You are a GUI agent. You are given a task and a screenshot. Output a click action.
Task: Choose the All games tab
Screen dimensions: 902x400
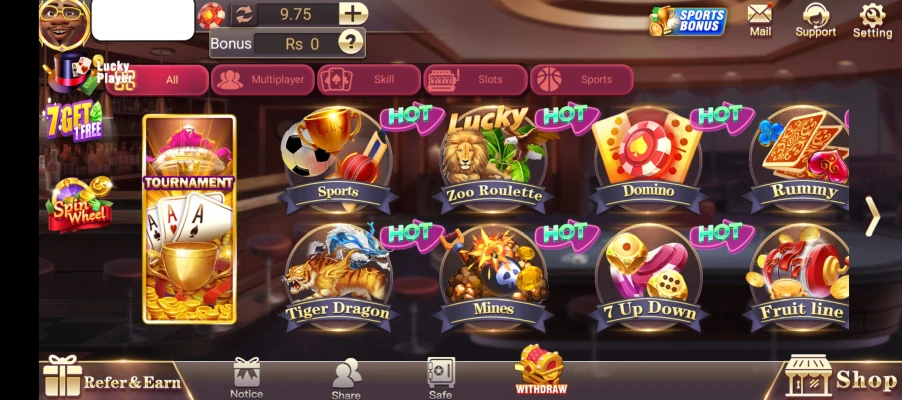tap(157, 80)
